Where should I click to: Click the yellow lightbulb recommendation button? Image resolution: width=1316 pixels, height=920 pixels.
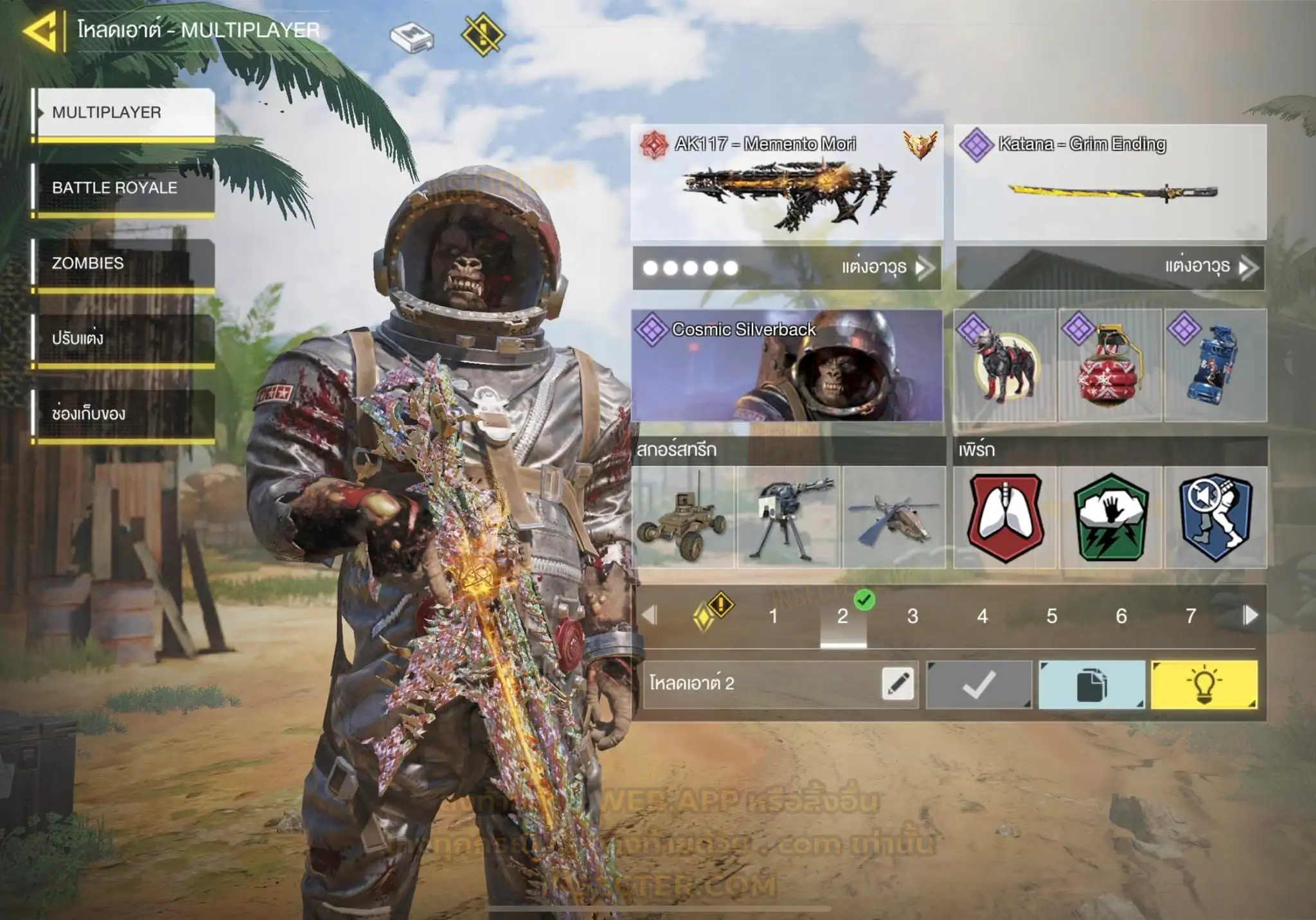(1204, 685)
